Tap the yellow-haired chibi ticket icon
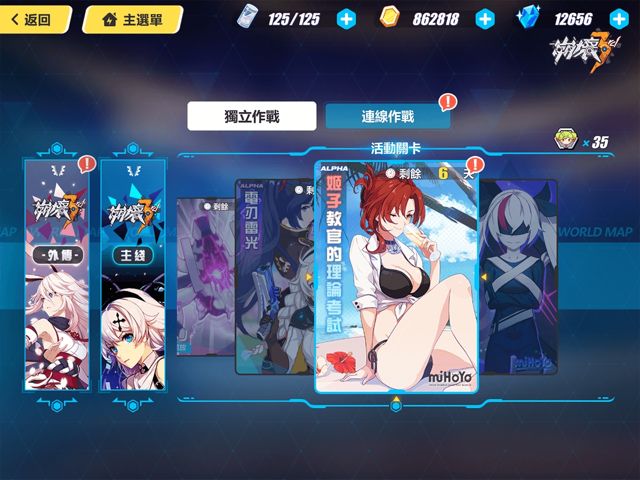Image resolution: width=640 pixels, height=480 pixels. (568, 141)
